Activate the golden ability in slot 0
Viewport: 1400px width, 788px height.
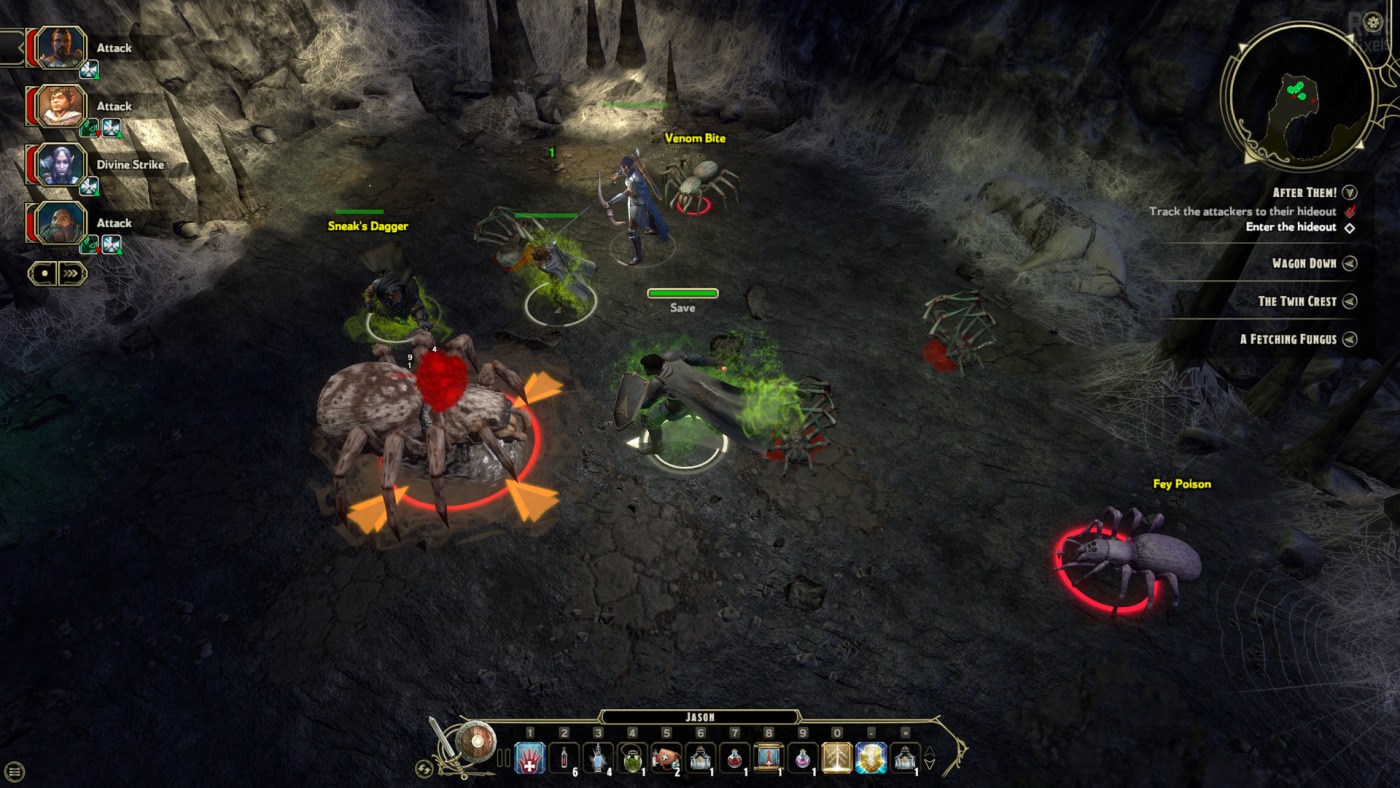point(836,758)
